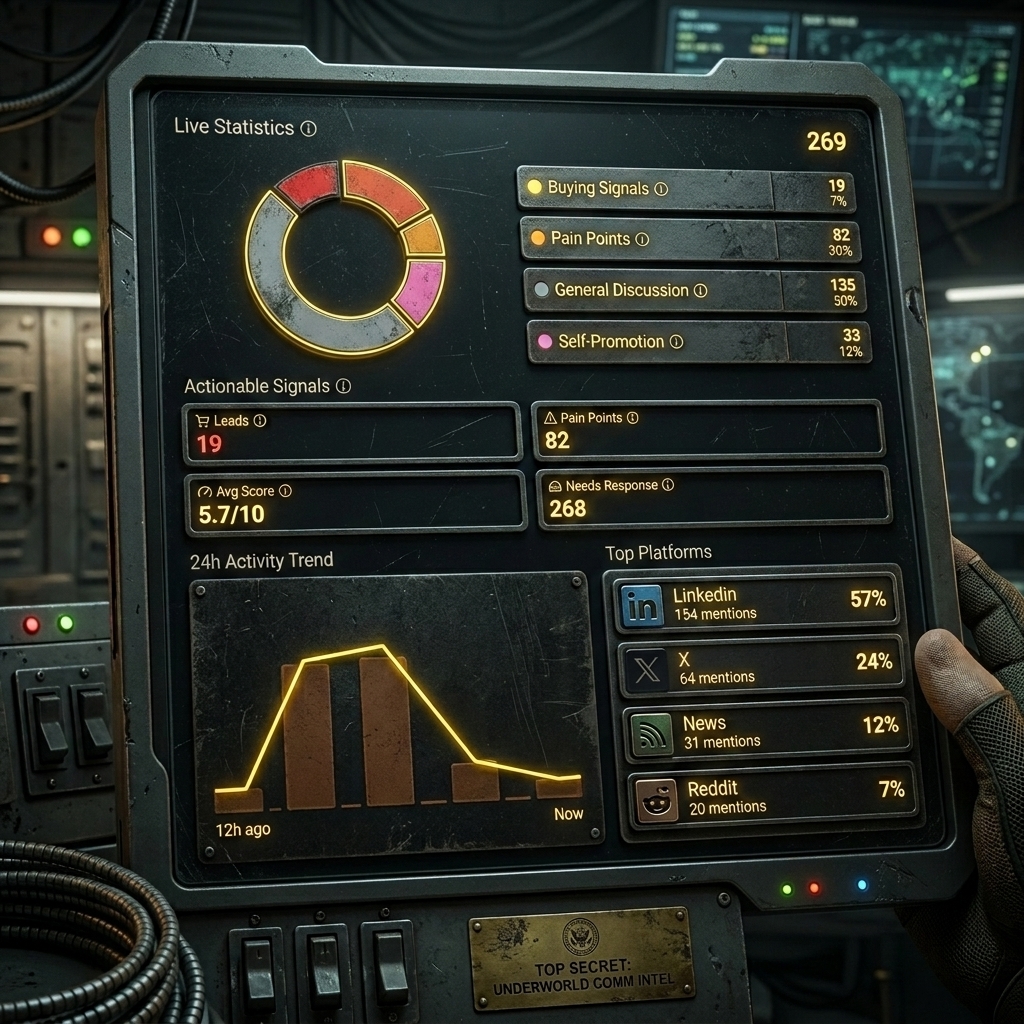Select the X platform row
The width and height of the screenshot is (1024, 1024).
[x=761, y=667]
